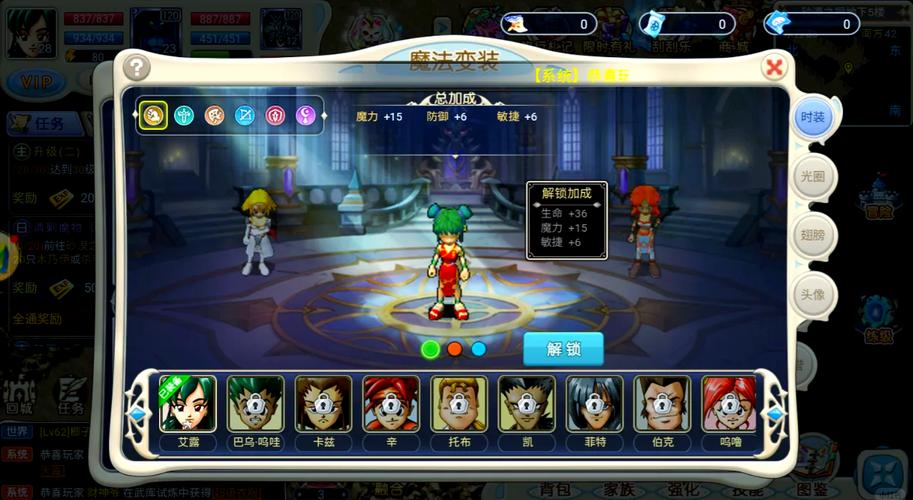Screen dimensions: 913x500
Task: Select the locked 托布 portrait
Action: pos(459,404)
